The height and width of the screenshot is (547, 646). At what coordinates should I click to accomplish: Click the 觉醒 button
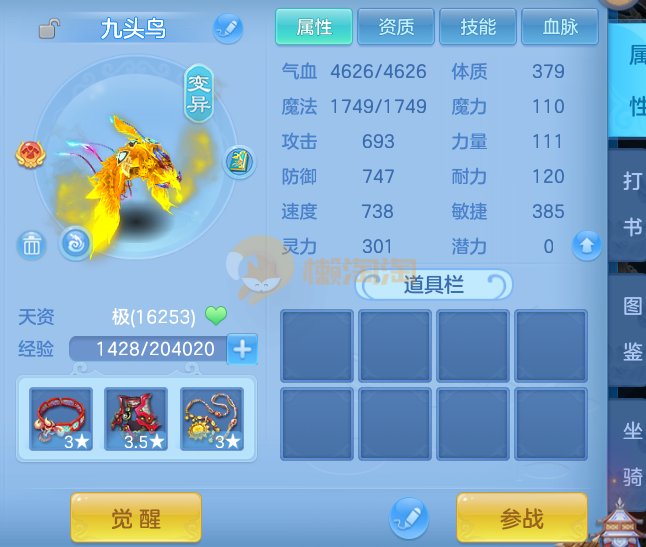click(136, 518)
